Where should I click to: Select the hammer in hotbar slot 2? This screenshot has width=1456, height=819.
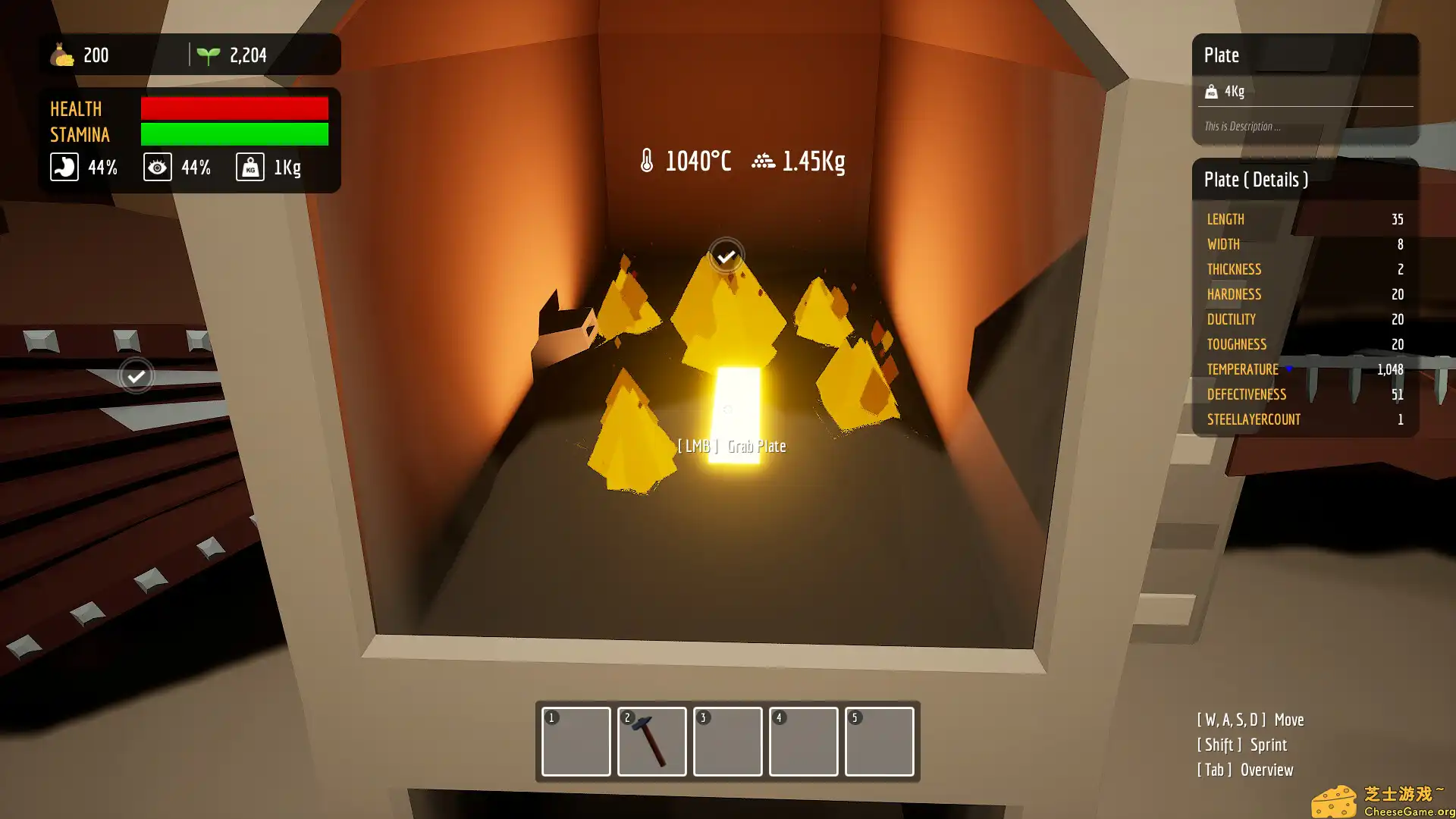651,742
